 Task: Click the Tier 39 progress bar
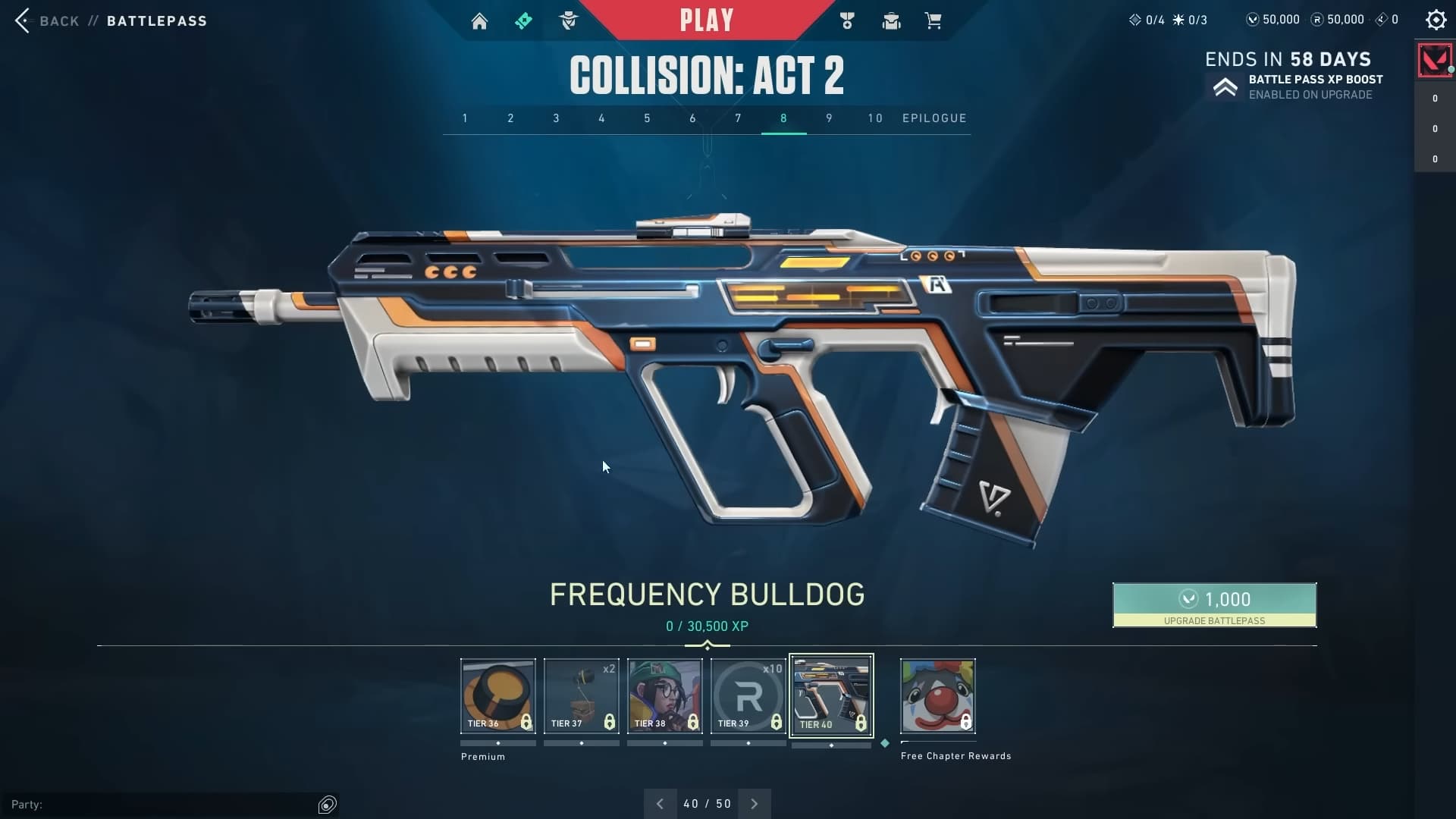pyautogui.click(x=748, y=743)
